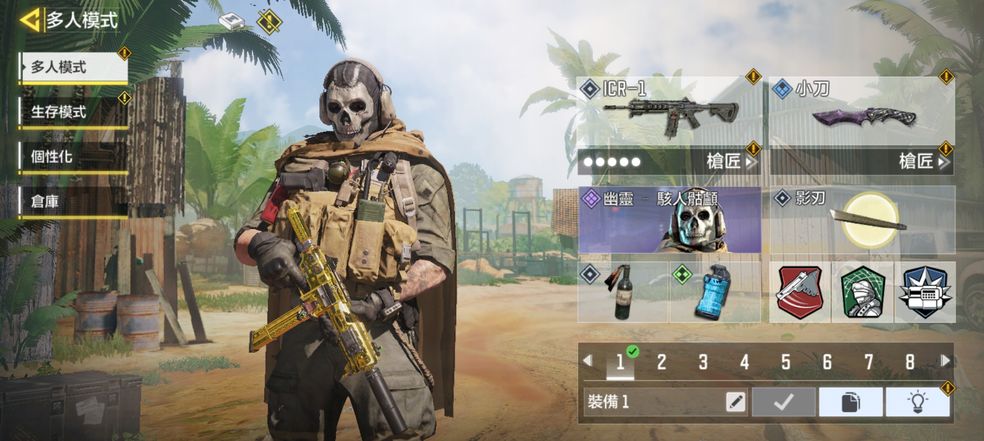Choose the red perk icon
The image size is (984, 441).
coord(800,292)
